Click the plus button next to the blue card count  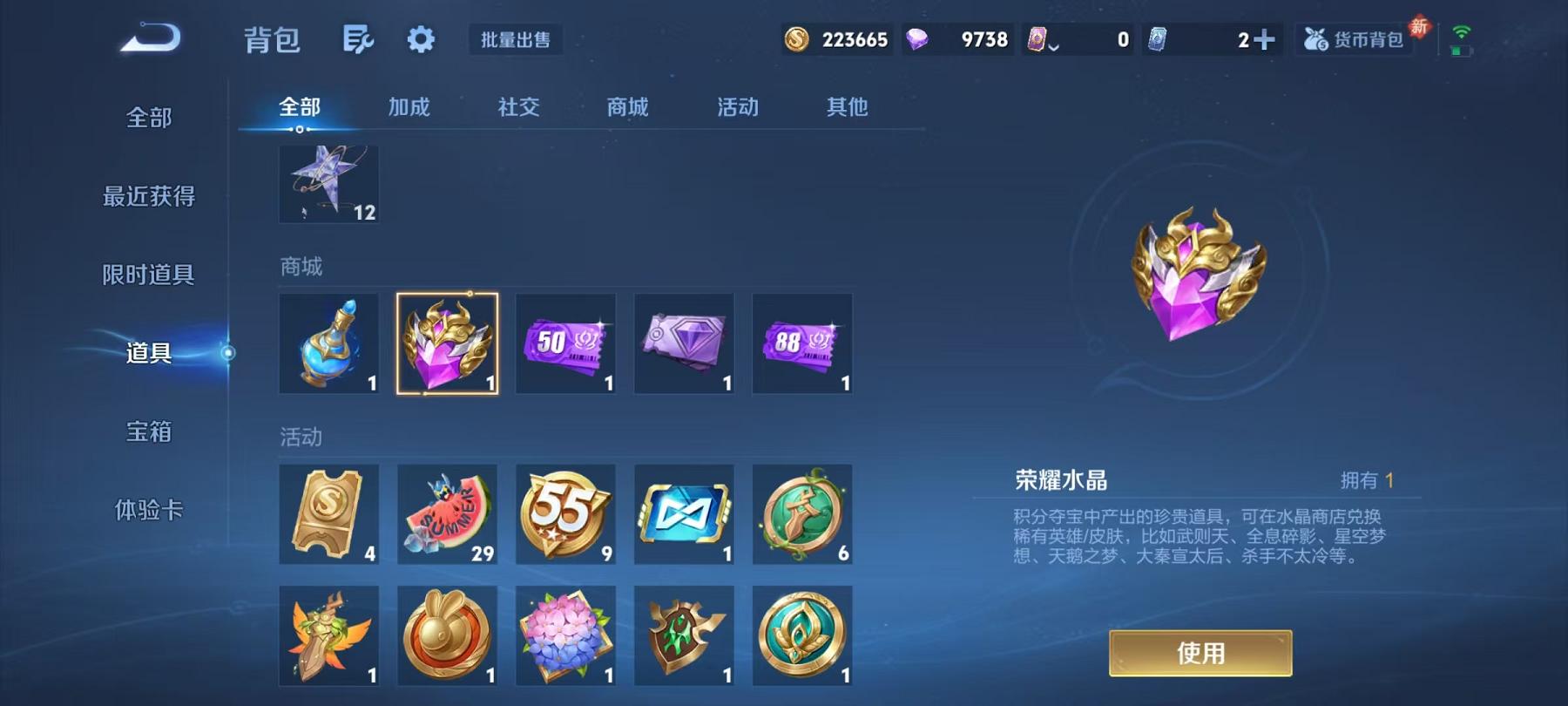(x=1263, y=39)
